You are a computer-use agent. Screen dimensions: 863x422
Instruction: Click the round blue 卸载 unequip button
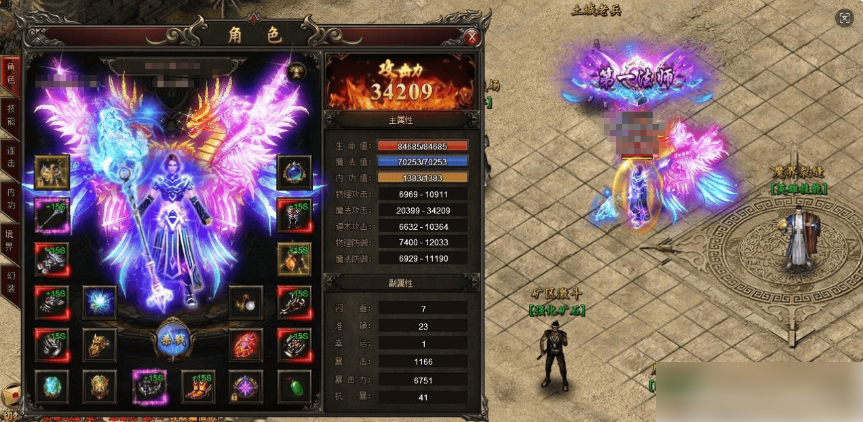coord(171,339)
